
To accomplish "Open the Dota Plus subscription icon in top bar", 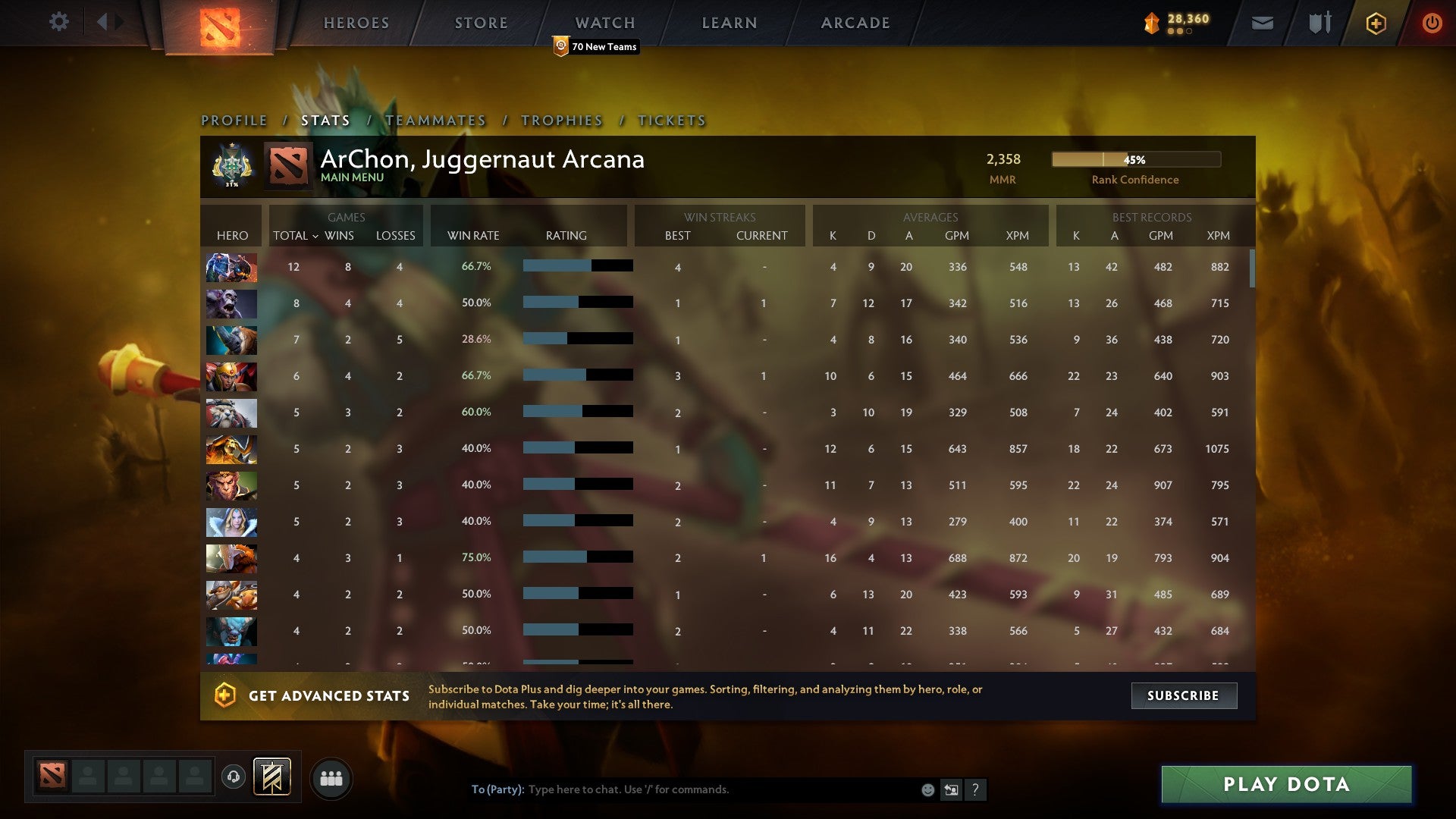I will (1375, 23).
